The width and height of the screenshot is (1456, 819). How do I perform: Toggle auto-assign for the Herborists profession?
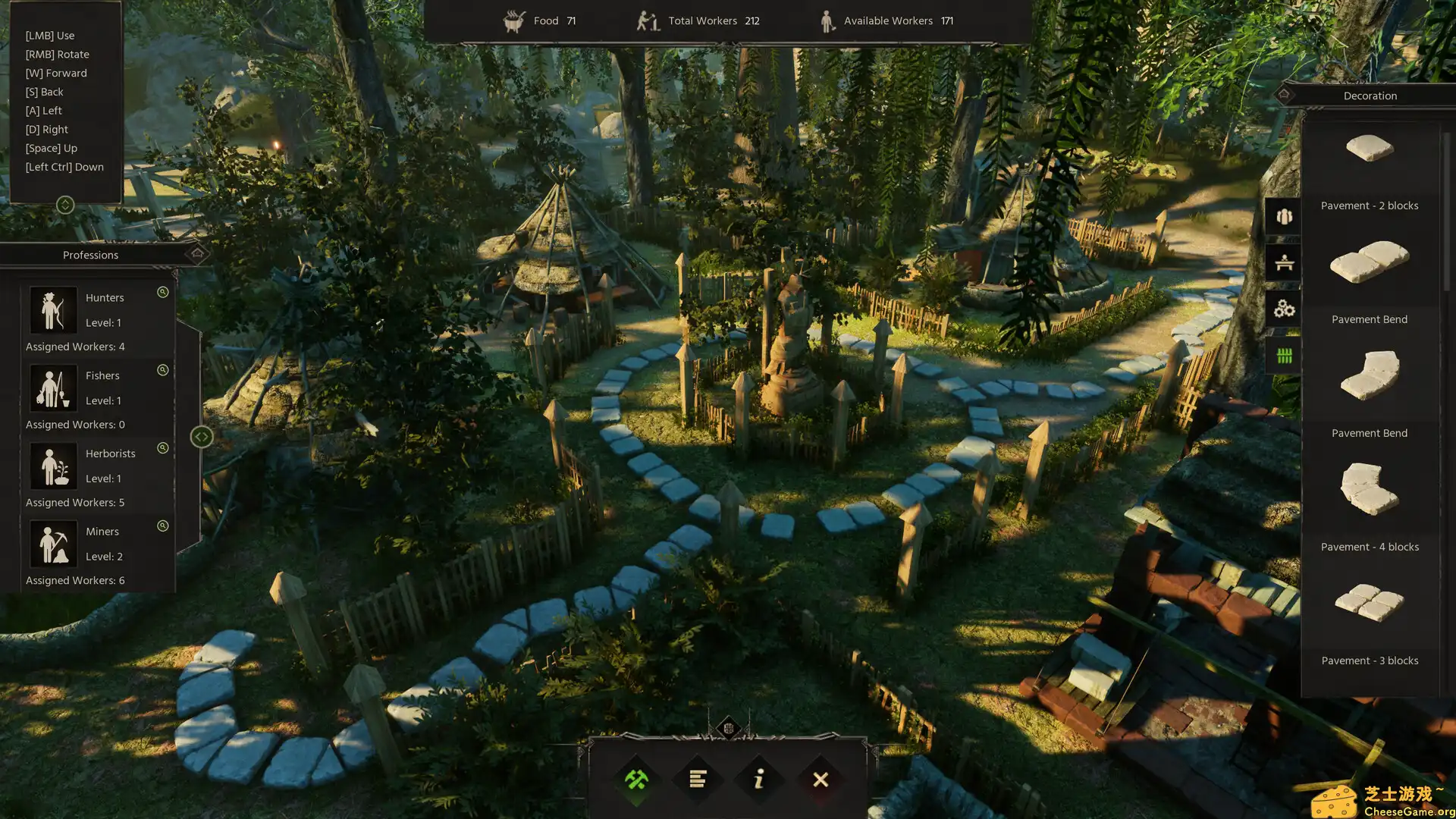pos(162,448)
